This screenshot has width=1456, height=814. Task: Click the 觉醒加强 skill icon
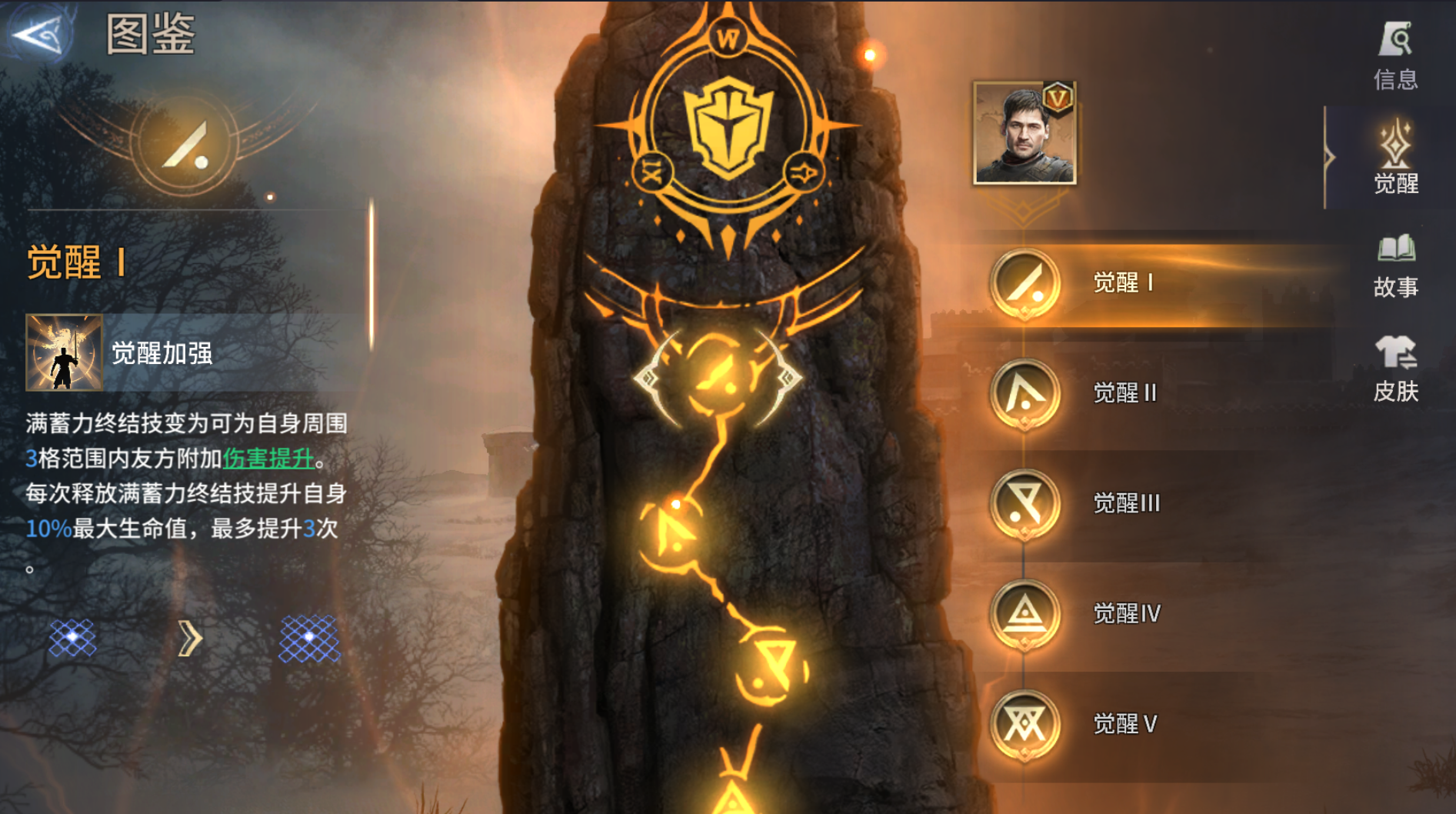pyautogui.click(x=64, y=352)
